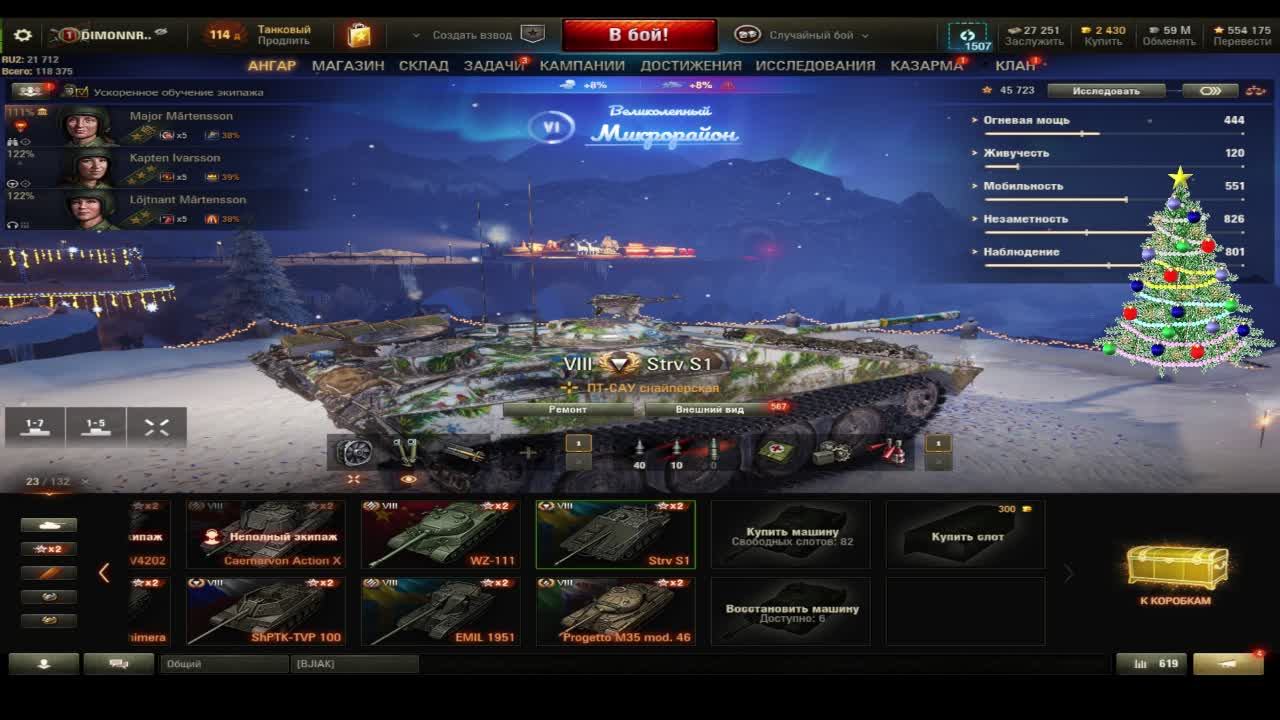Open the ИССЛЕДОВАНИЯ tab

(815, 65)
